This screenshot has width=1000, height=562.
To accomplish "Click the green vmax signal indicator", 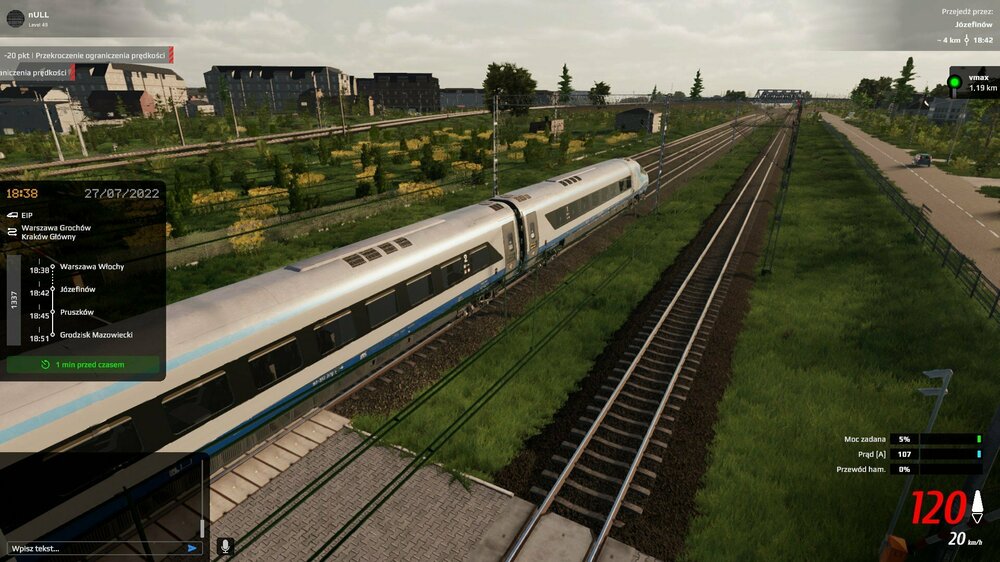I will click(955, 82).
